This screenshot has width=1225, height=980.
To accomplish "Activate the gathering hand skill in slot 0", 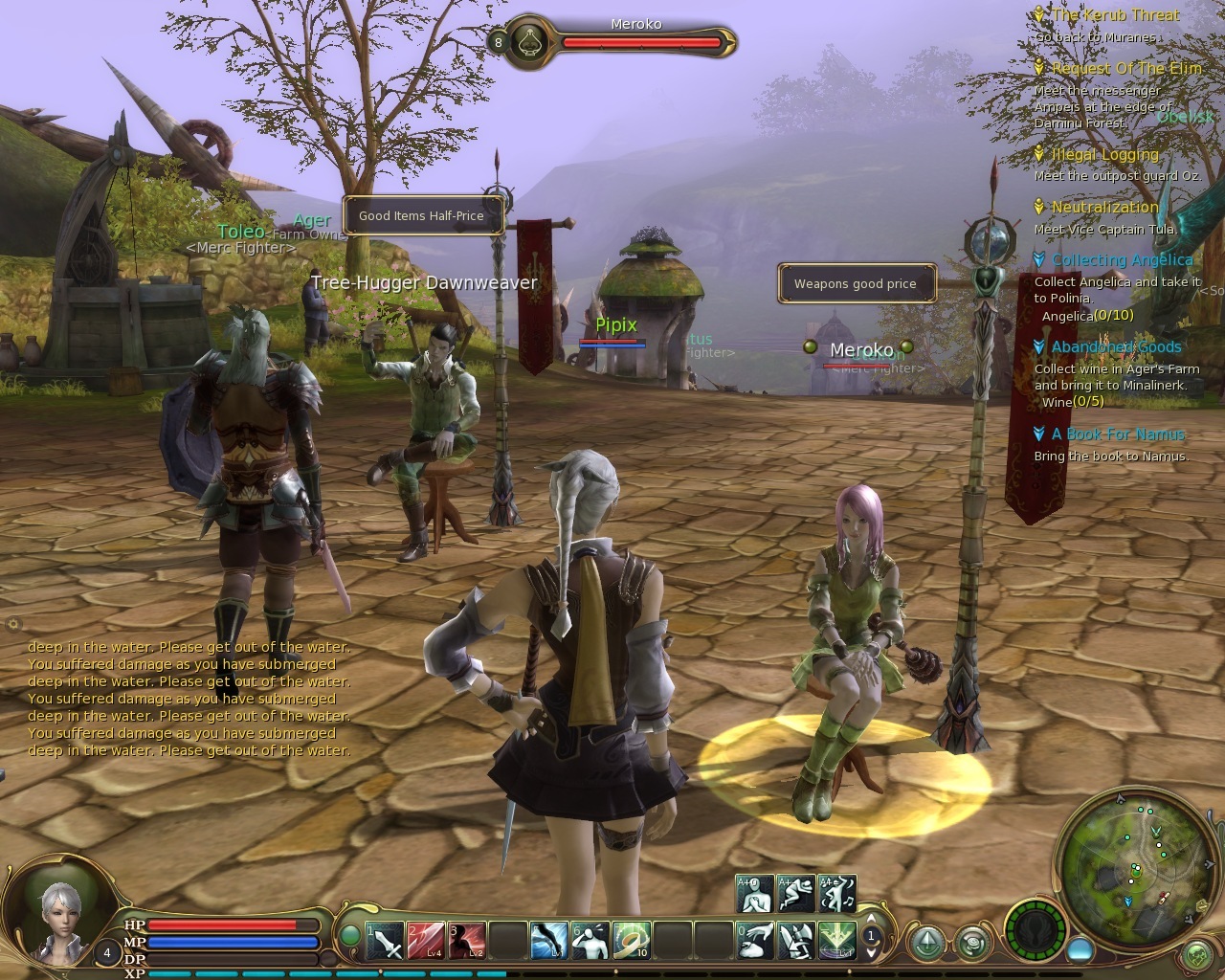I will click(756, 941).
